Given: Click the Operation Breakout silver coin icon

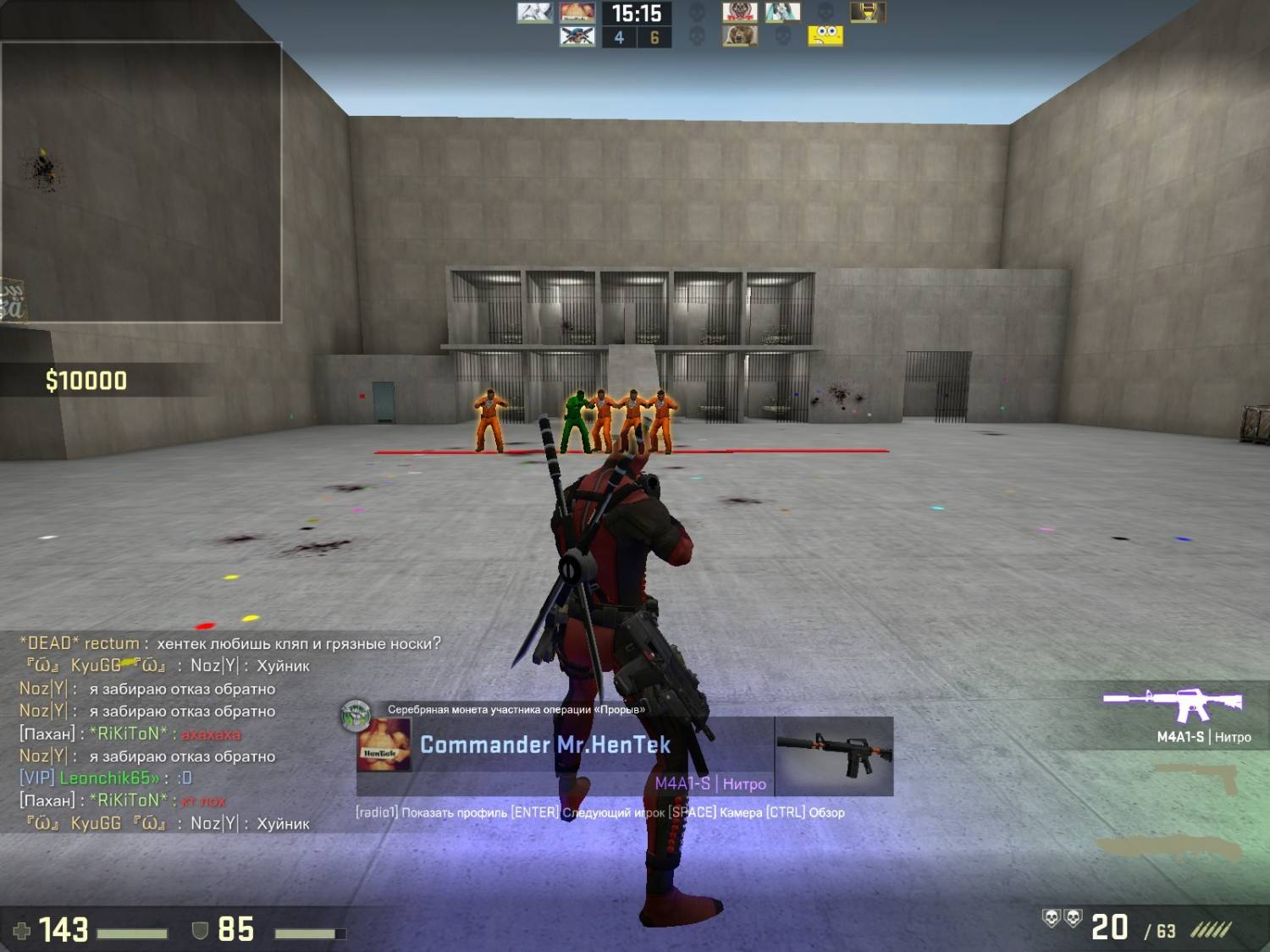Looking at the screenshot, I should point(356,715).
